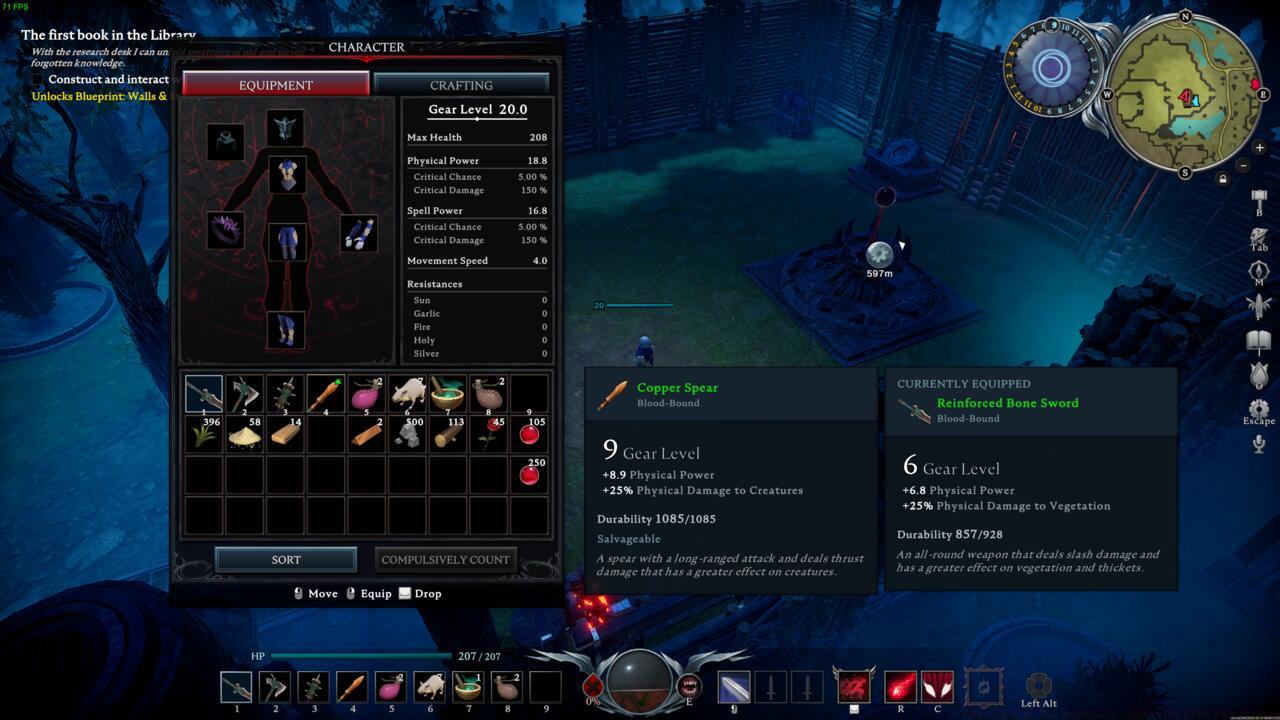Select the white rat inventory slot
Viewport: 1280px width, 720px height.
click(x=407, y=394)
